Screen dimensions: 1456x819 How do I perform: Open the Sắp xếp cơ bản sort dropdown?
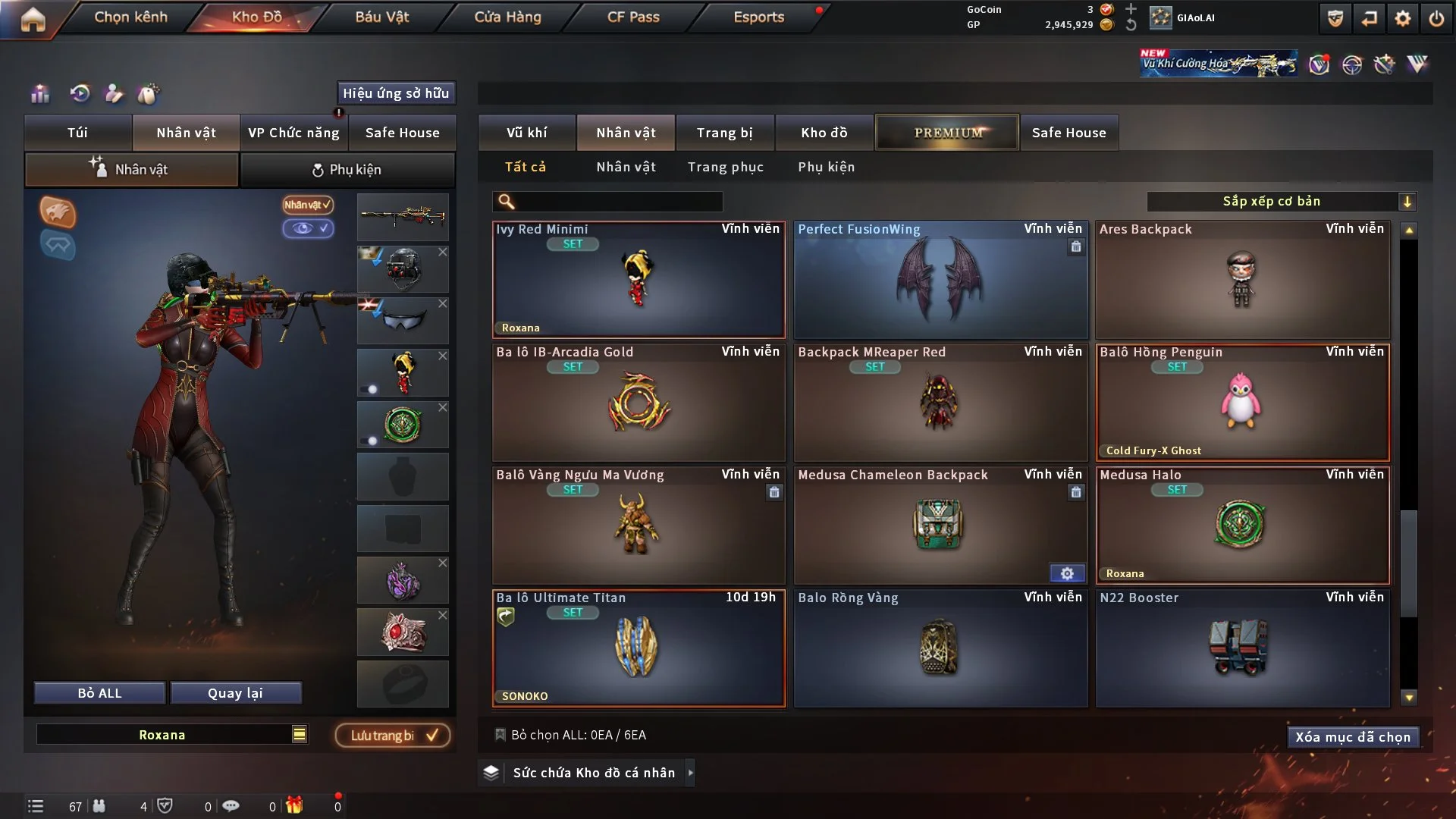1281,202
